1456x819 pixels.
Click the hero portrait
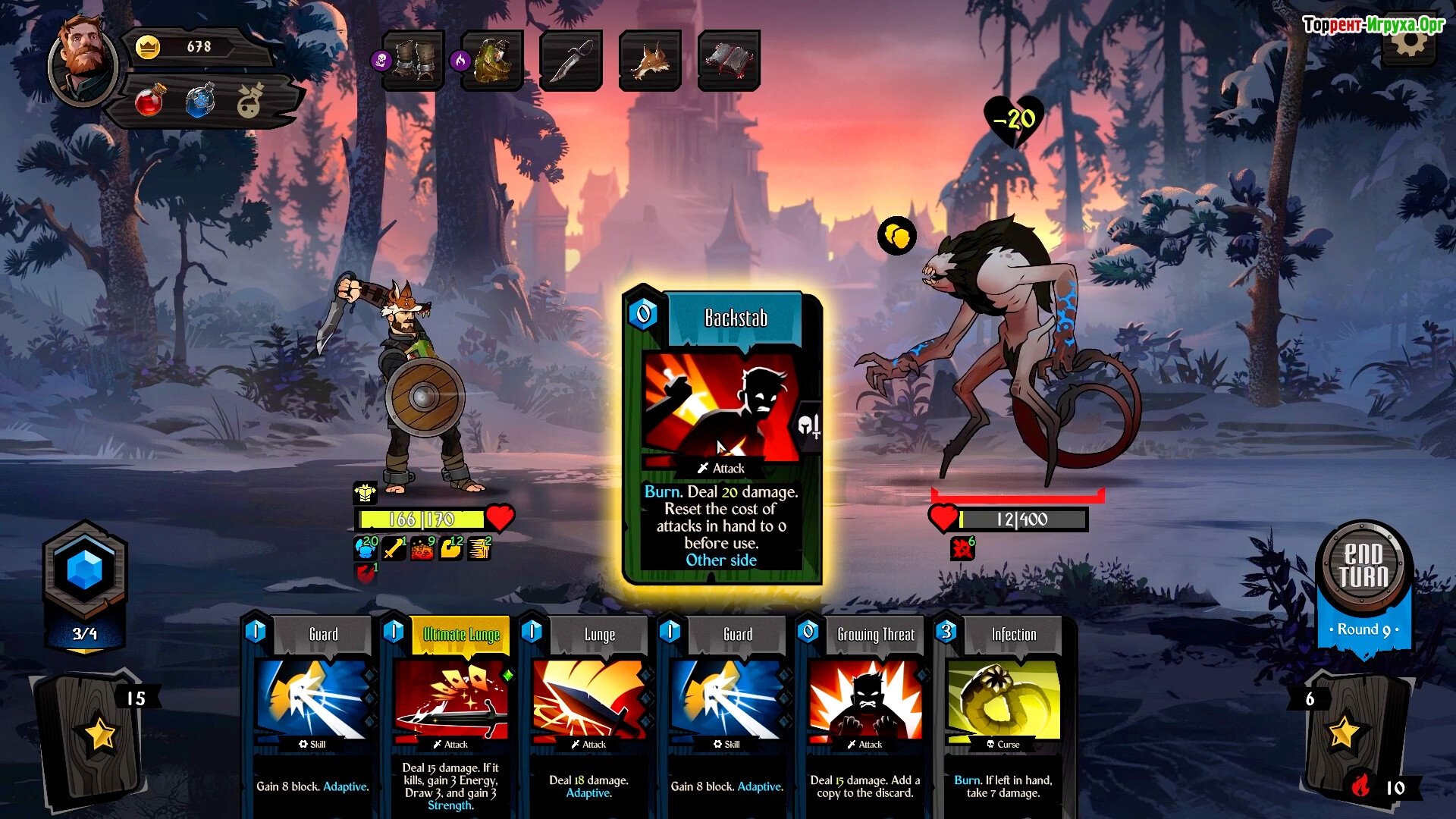[x=83, y=61]
